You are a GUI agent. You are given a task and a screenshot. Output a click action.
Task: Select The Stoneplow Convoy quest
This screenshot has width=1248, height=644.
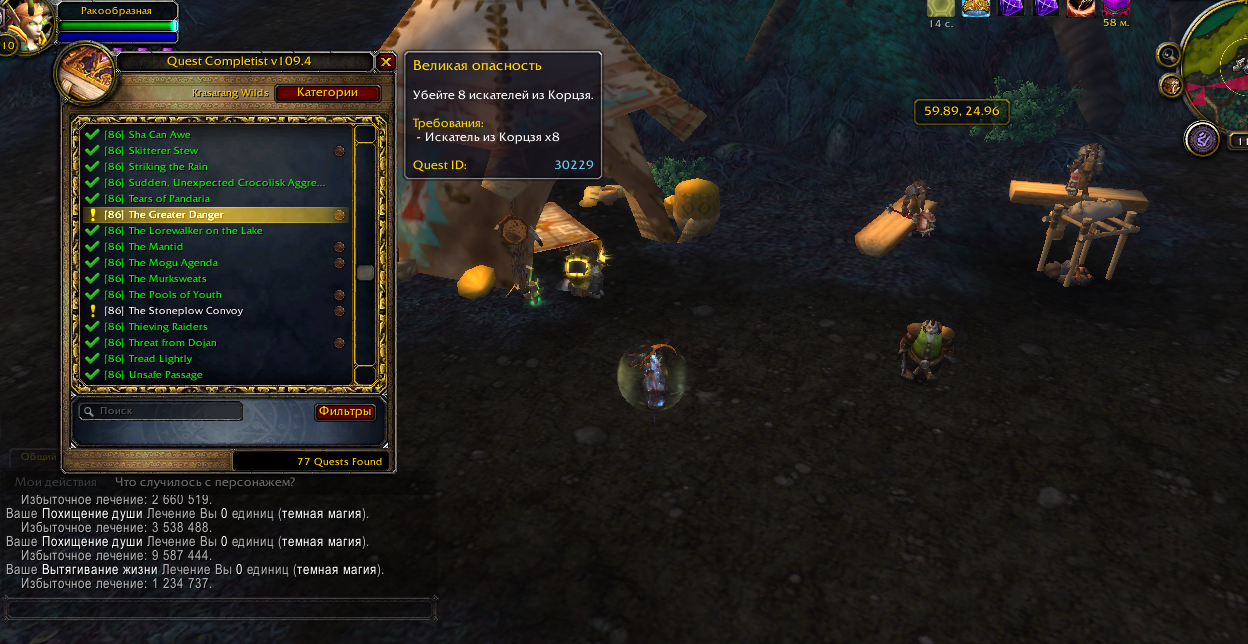coord(185,311)
